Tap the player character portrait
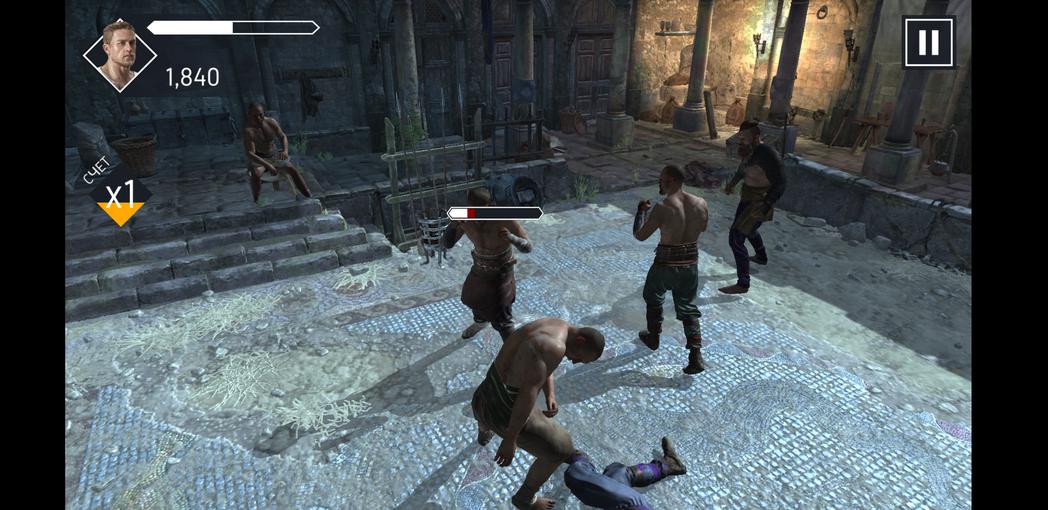1048x510 pixels. [x=119, y=54]
